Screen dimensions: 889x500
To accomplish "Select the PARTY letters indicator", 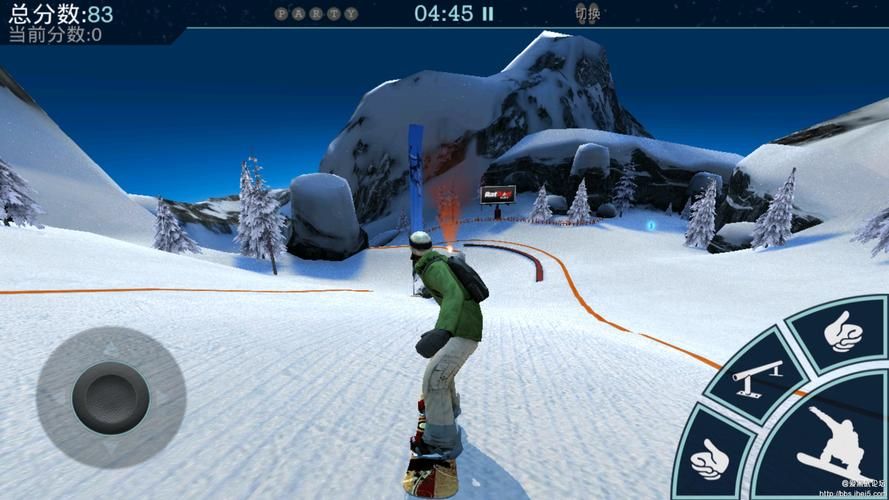I will click(316, 14).
